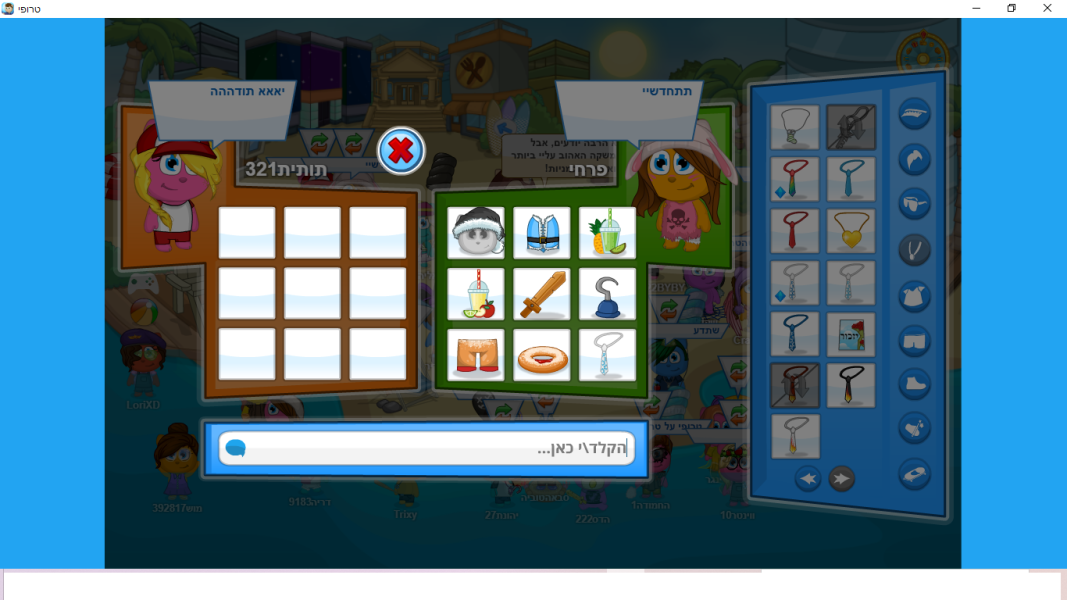The width and height of the screenshot is (1067, 600).
Task: Show the shirts category
Action: point(914,294)
